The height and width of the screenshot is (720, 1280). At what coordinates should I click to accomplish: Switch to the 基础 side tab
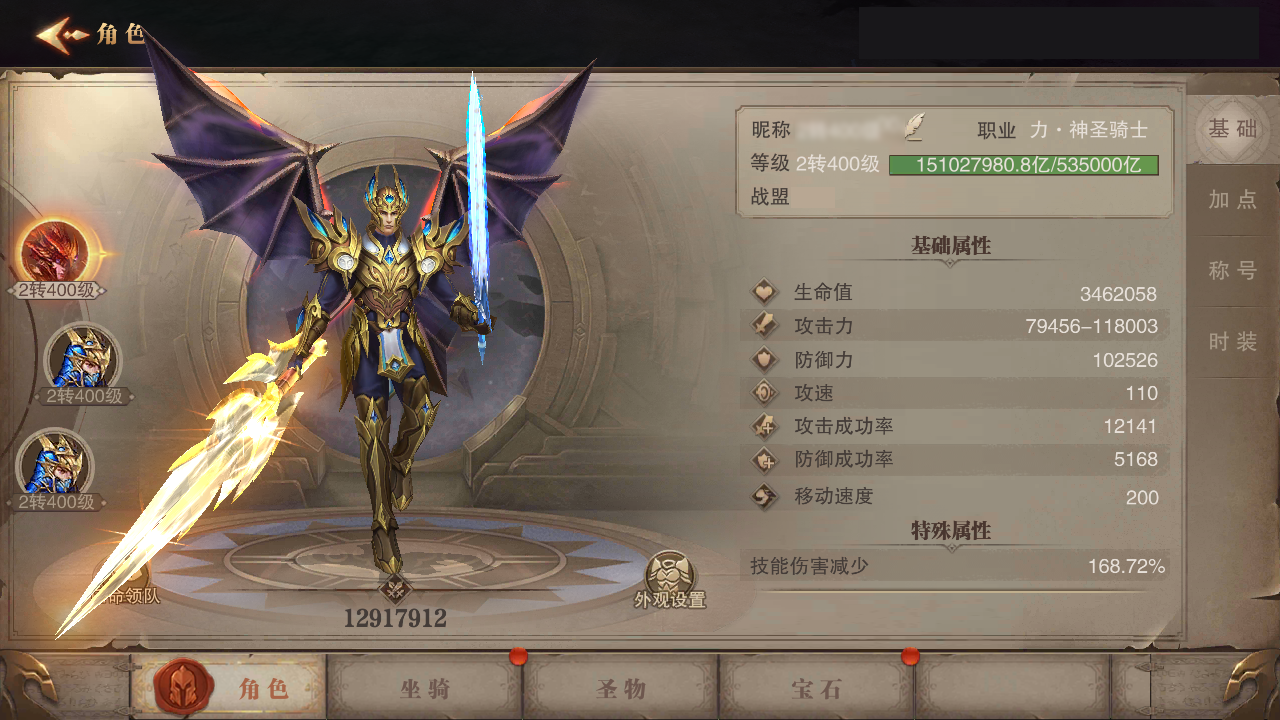pos(1232,128)
